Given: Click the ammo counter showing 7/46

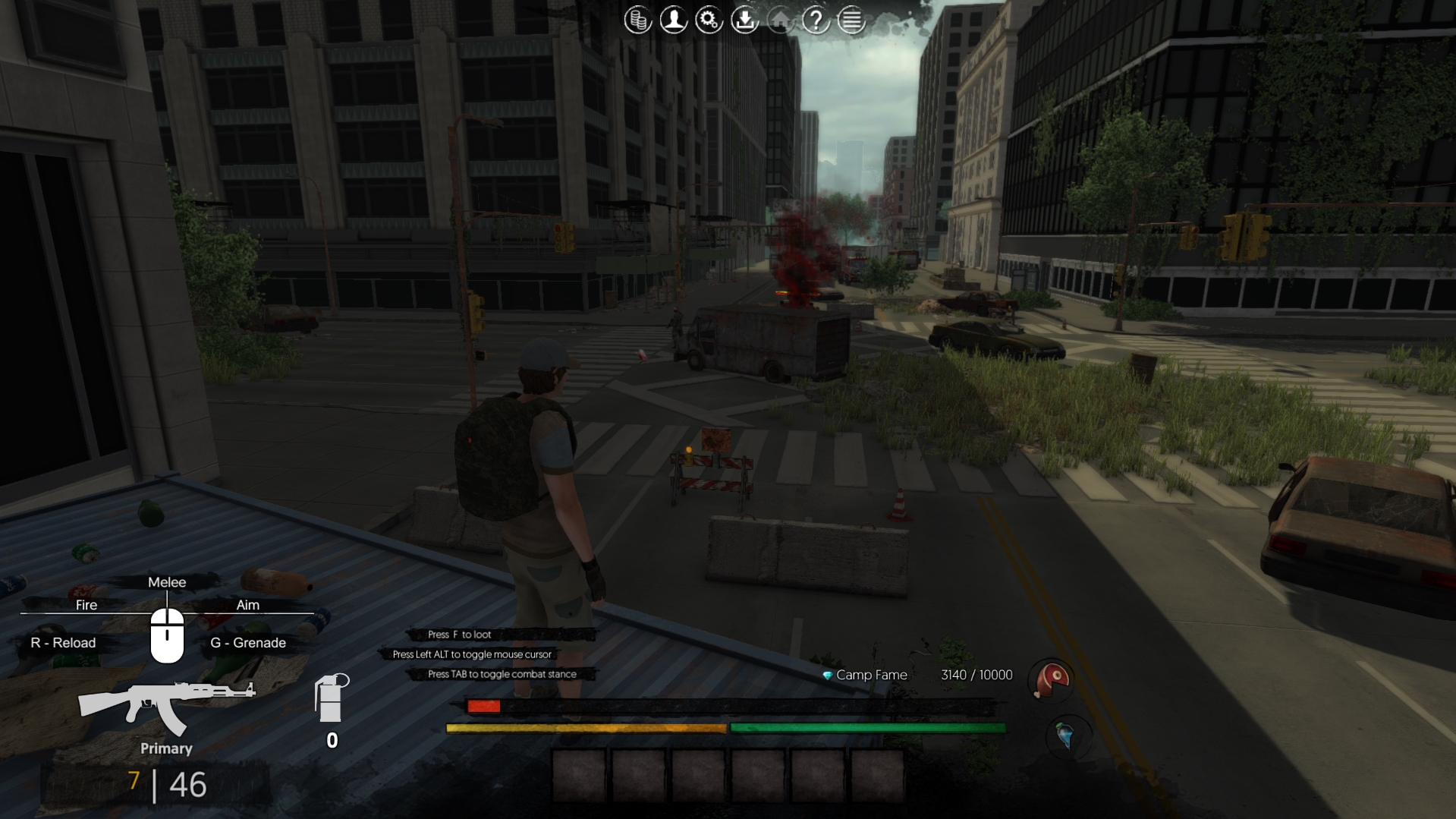Looking at the screenshot, I should (x=165, y=787).
